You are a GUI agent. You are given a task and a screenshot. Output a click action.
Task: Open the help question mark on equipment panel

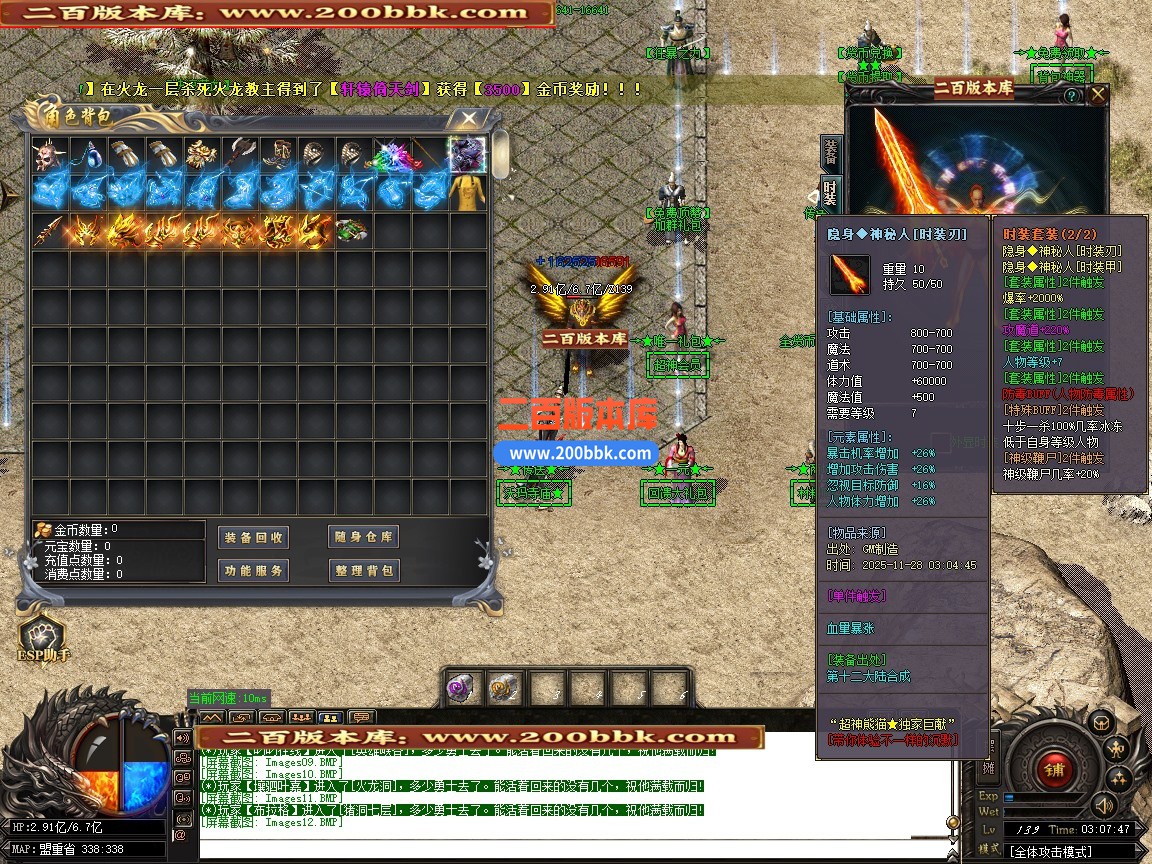(x=1071, y=95)
